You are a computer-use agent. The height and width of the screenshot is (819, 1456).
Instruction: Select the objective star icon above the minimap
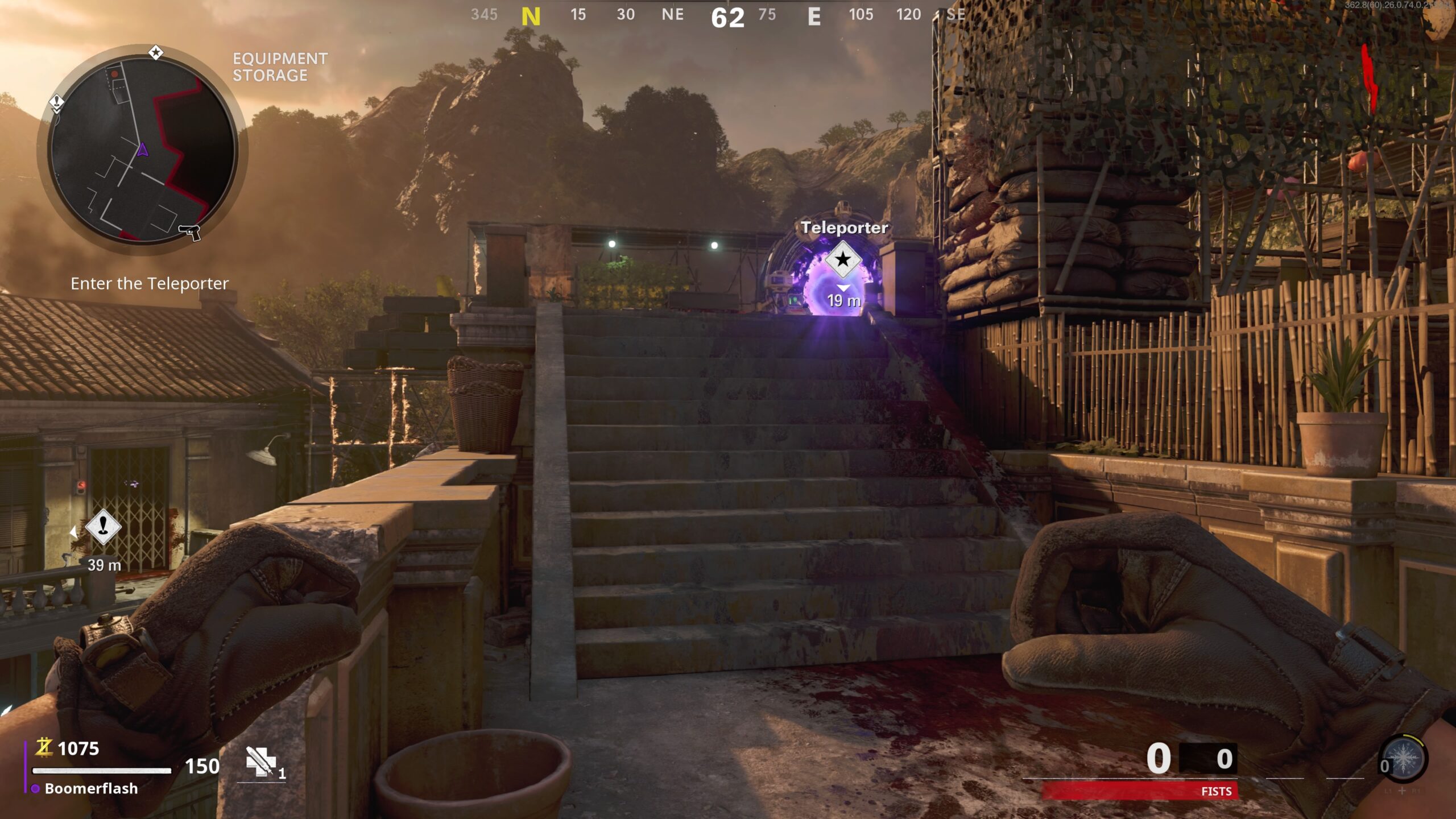[155, 51]
